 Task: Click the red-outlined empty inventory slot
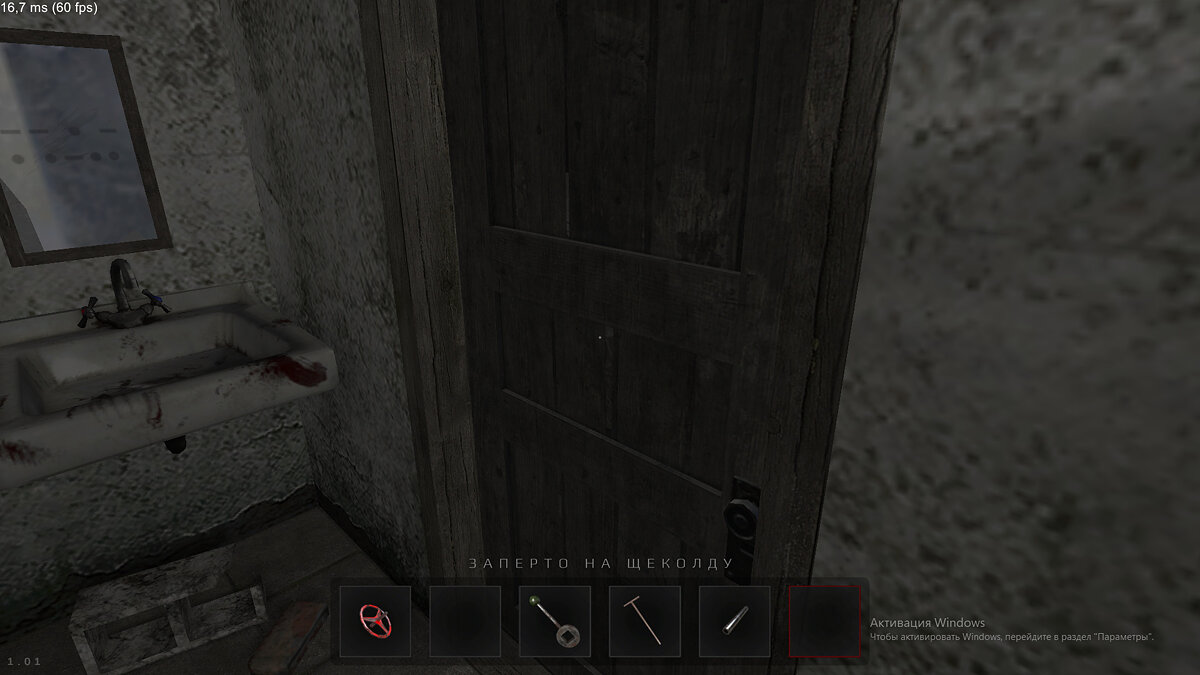pos(825,621)
